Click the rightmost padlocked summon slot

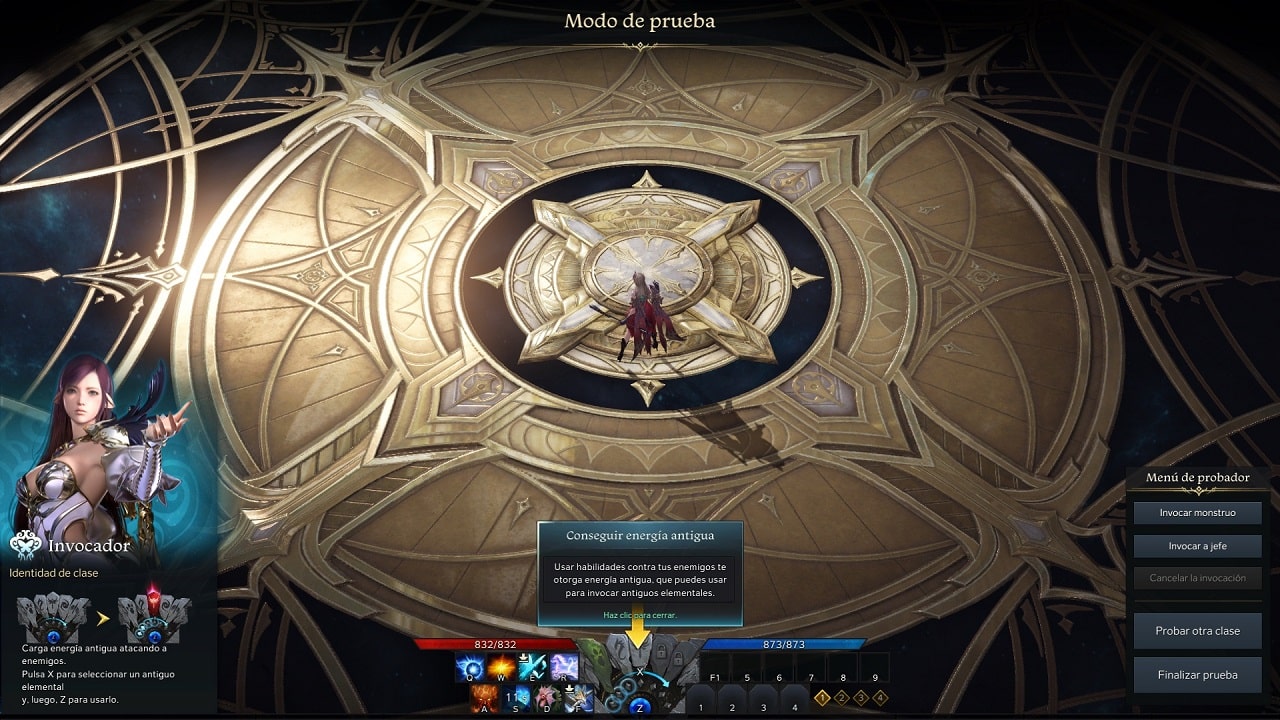680,657
